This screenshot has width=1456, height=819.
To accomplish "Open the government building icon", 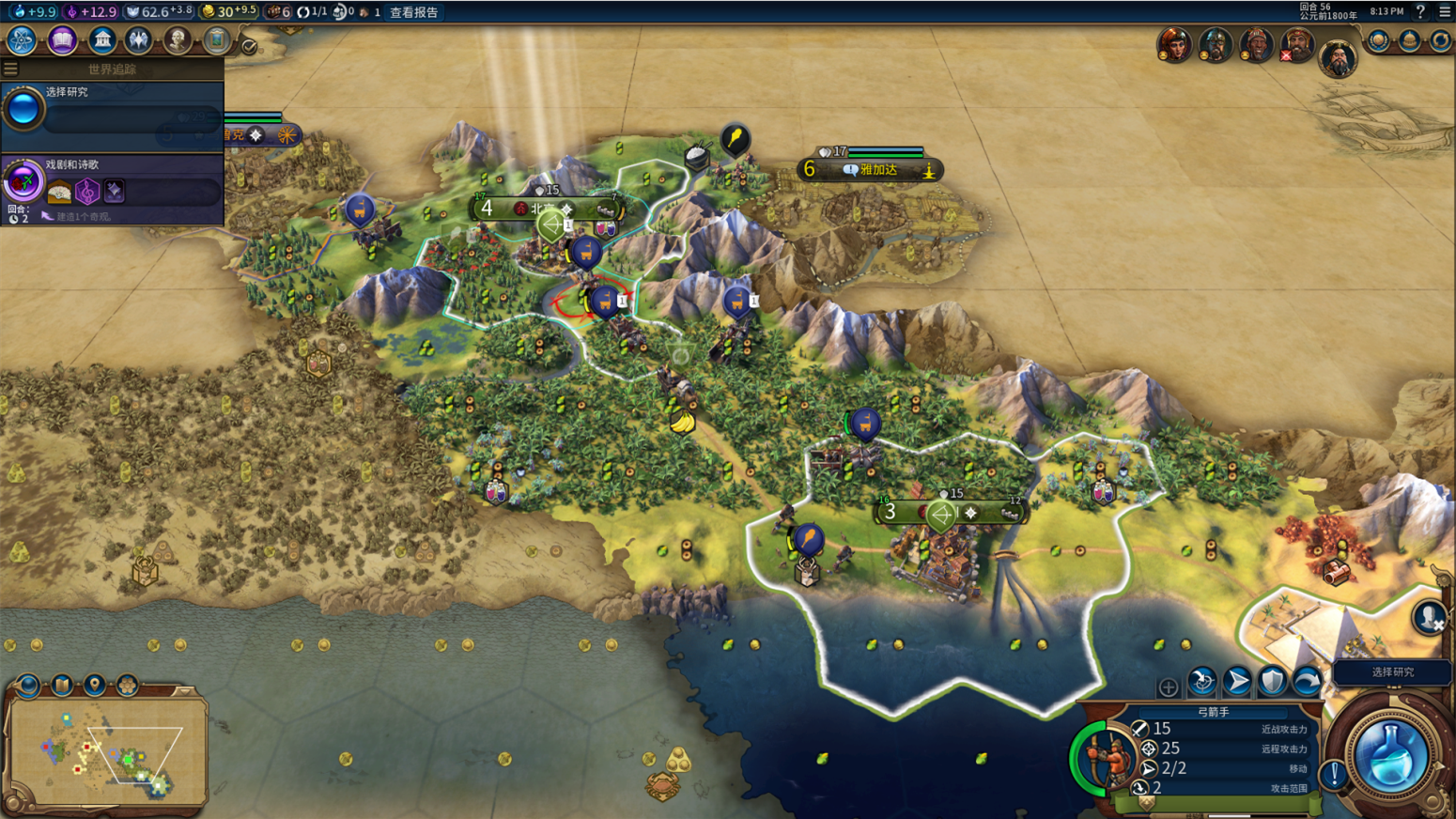I will (101, 40).
